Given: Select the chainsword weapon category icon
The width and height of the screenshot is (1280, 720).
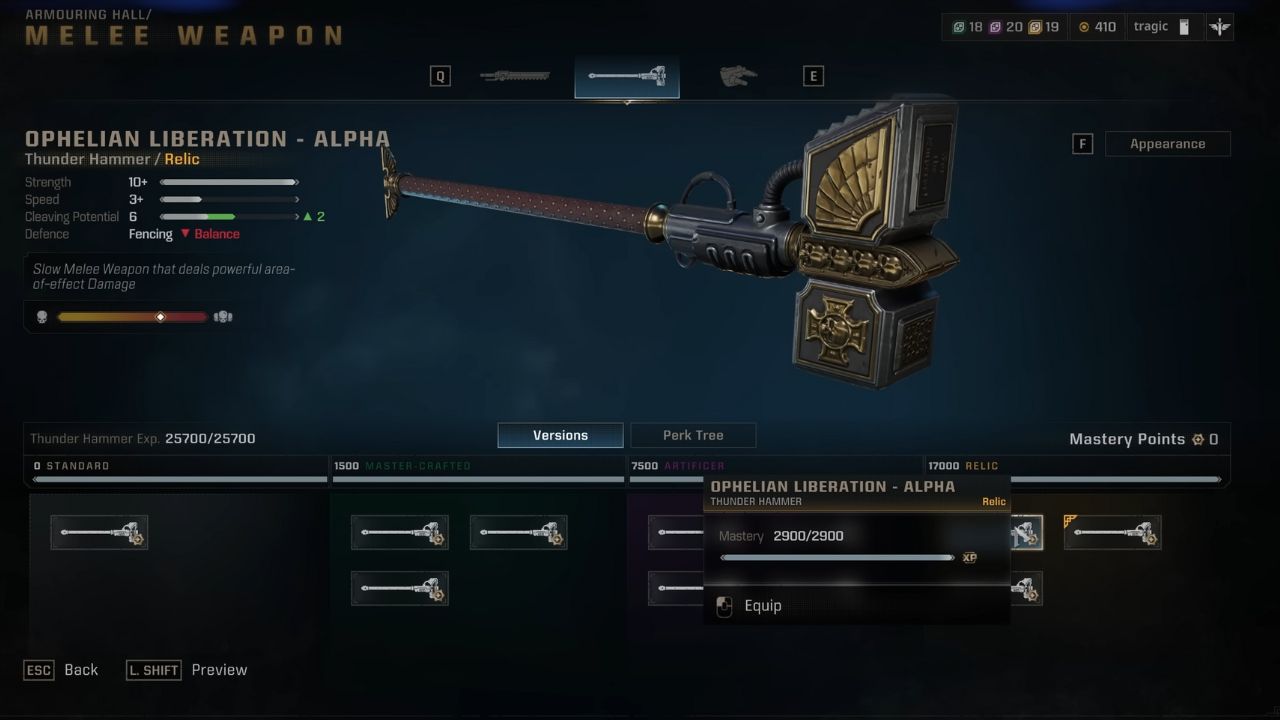Looking at the screenshot, I should click(514, 74).
